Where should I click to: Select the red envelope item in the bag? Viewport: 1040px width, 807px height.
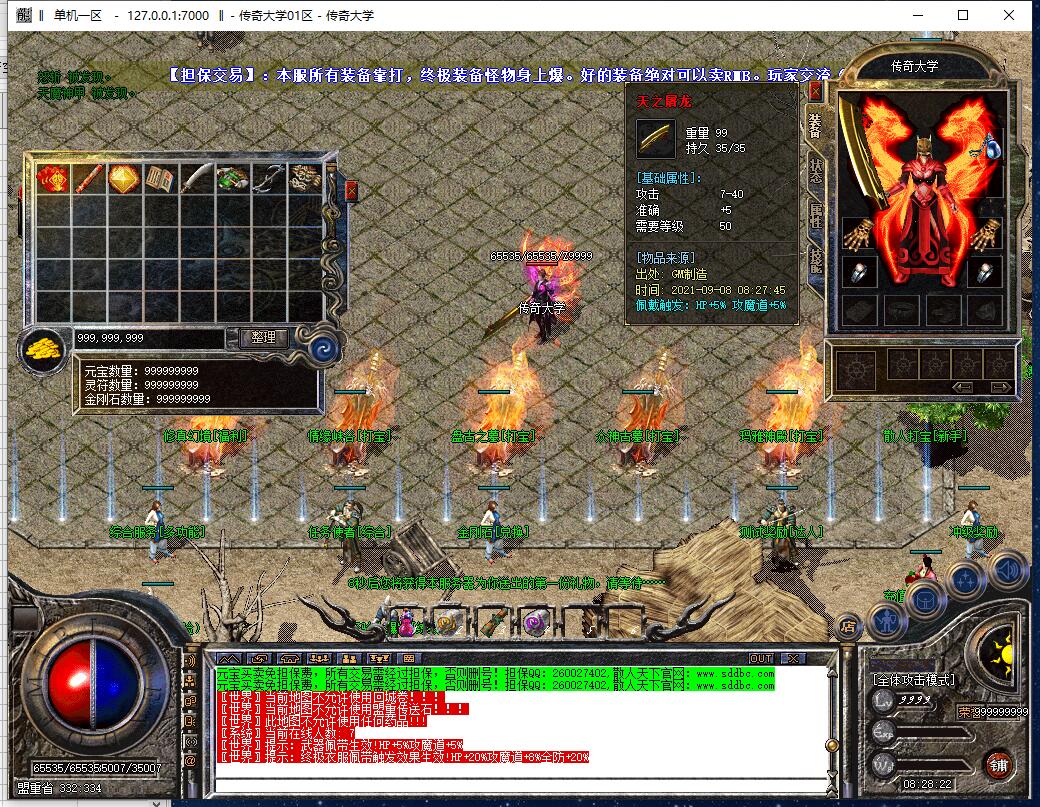[x=51, y=178]
